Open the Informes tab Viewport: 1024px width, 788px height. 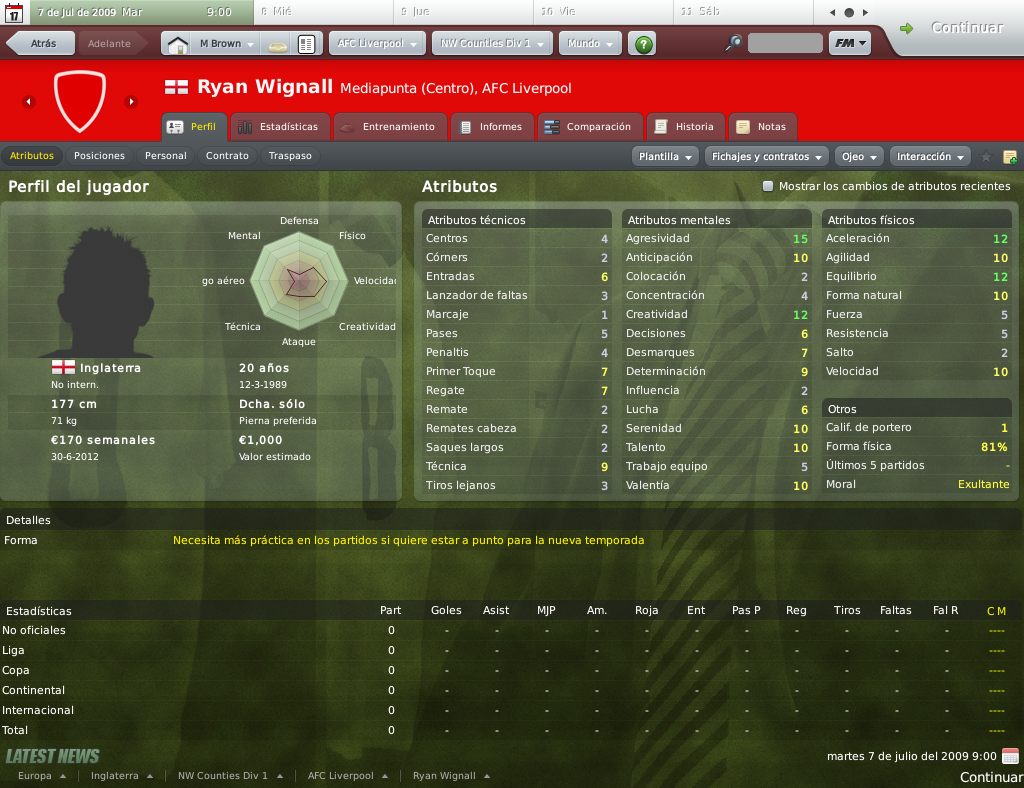pos(491,127)
